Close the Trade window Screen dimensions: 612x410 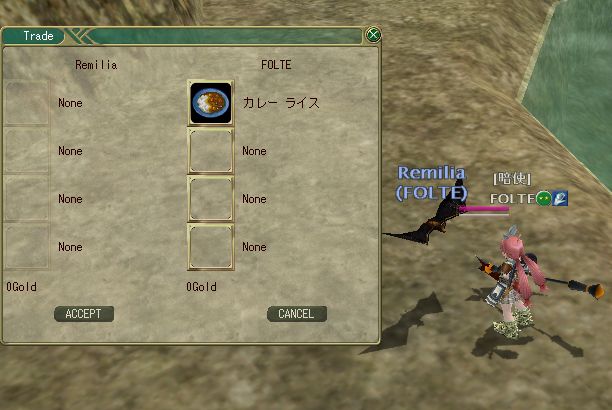pyautogui.click(x=373, y=35)
